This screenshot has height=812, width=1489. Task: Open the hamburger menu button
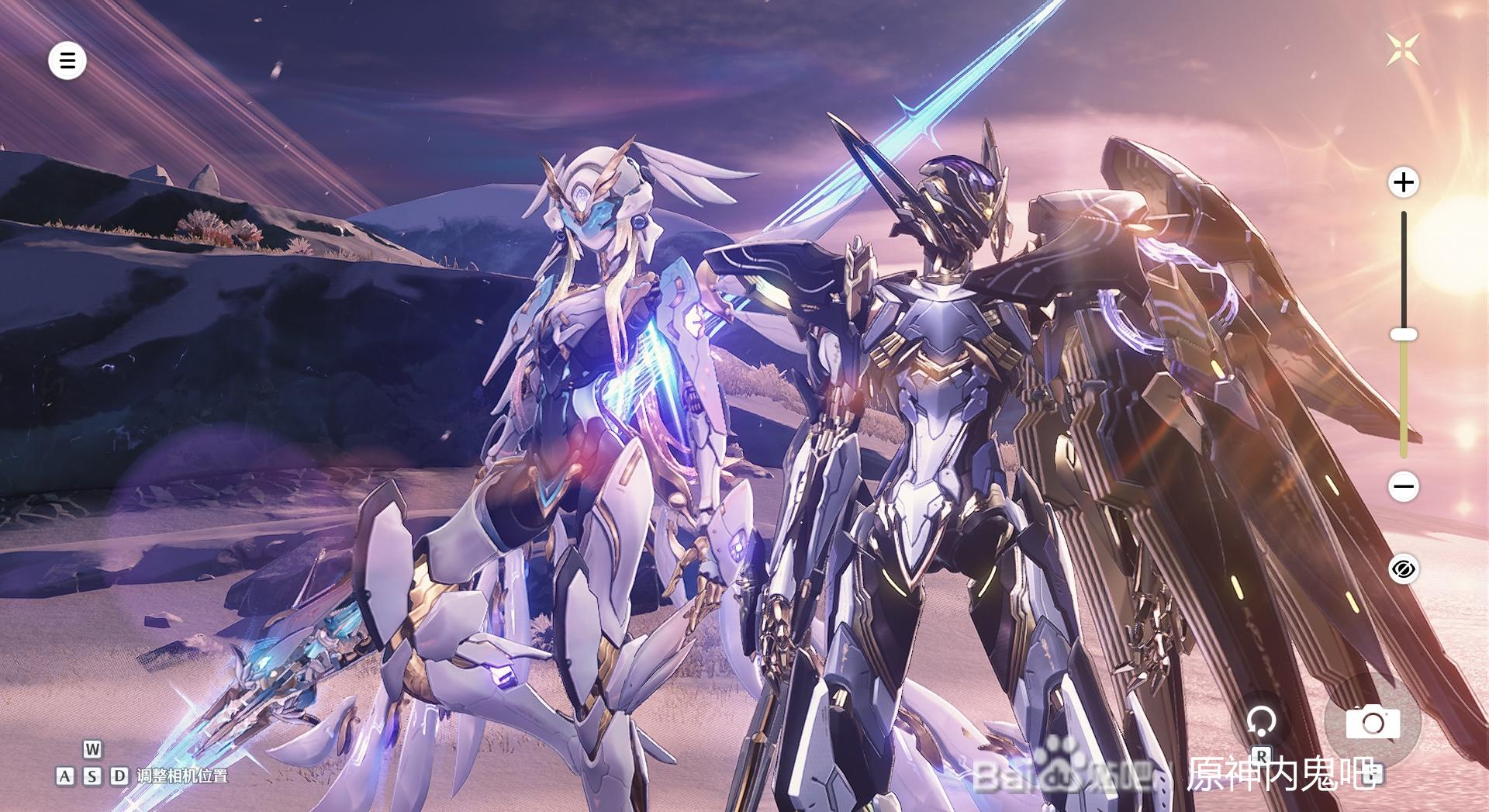(67, 60)
